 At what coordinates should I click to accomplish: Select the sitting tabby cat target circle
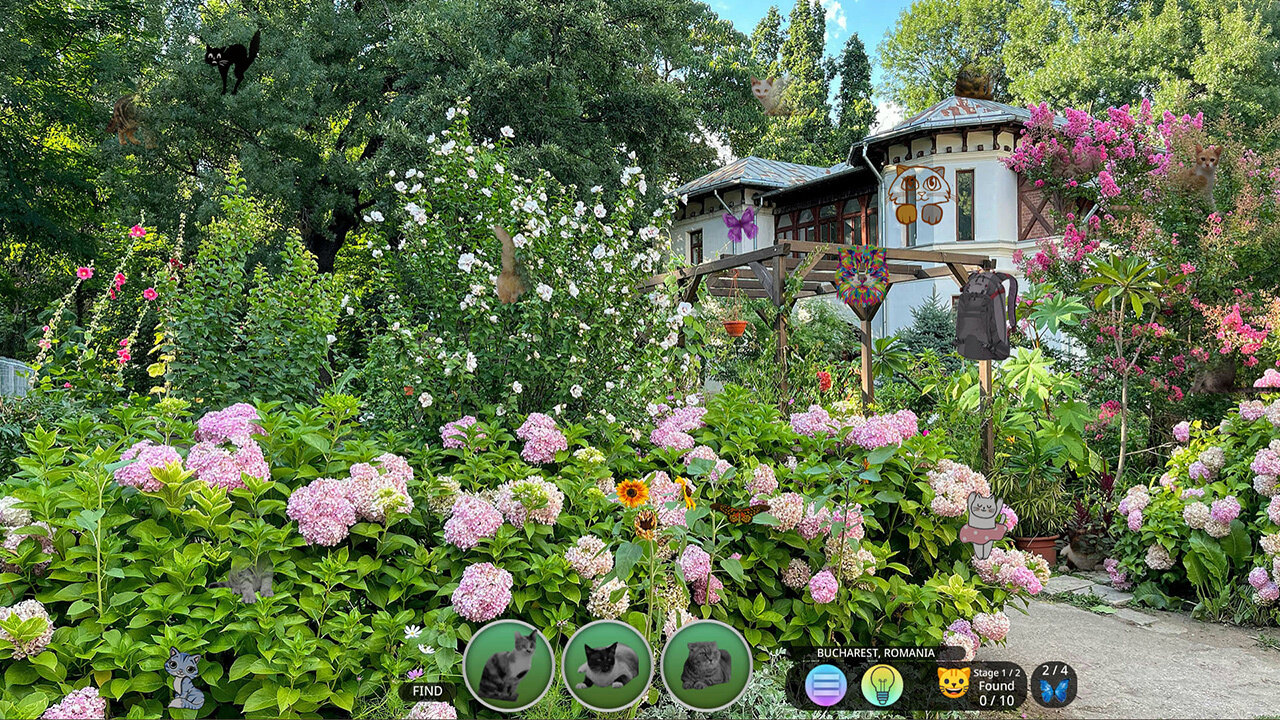point(508,665)
